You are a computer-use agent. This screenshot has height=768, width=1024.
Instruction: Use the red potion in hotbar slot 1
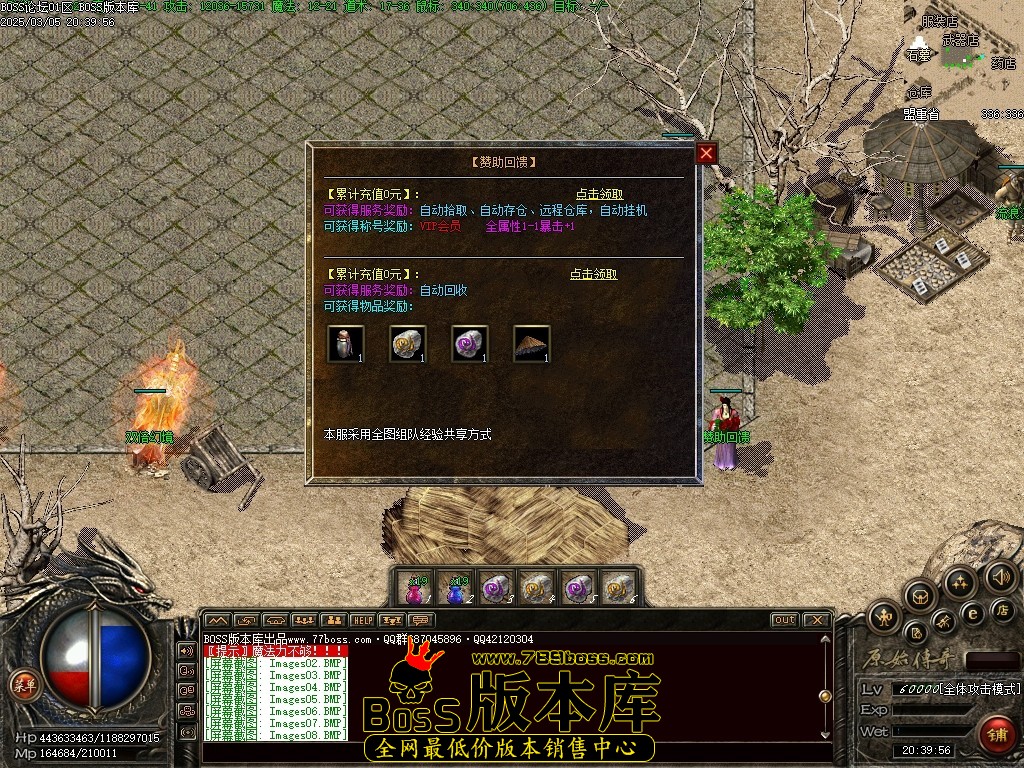(416, 589)
